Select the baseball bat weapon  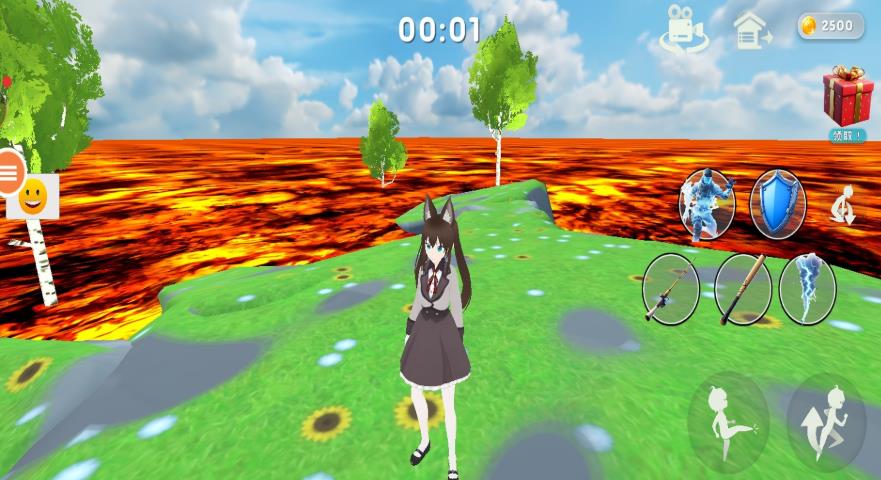click(743, 289)
